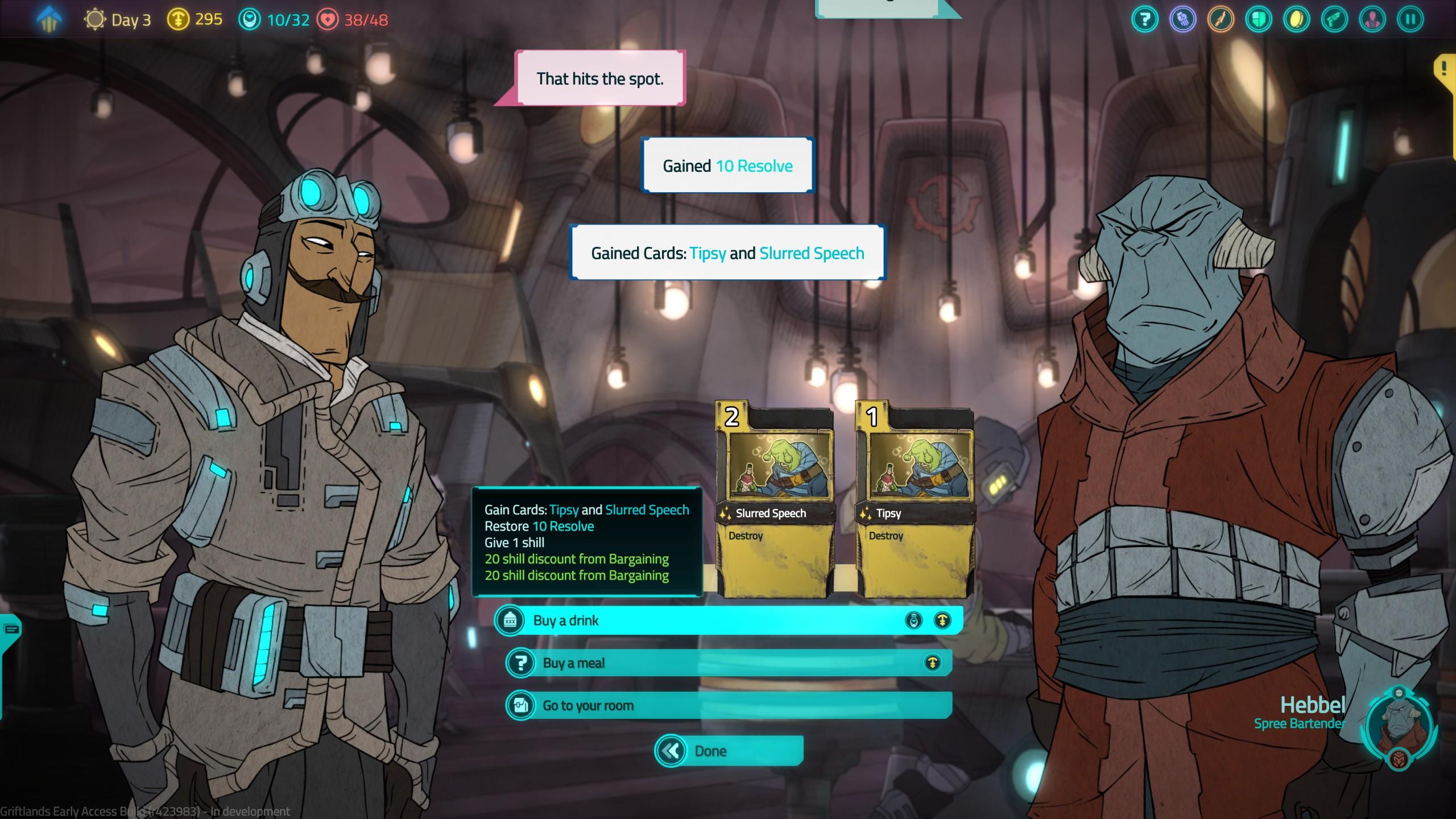This screenshot has height=819, width=1456.
Task: Click the blue house icon in top bar
Action: (x=49, y=20)
